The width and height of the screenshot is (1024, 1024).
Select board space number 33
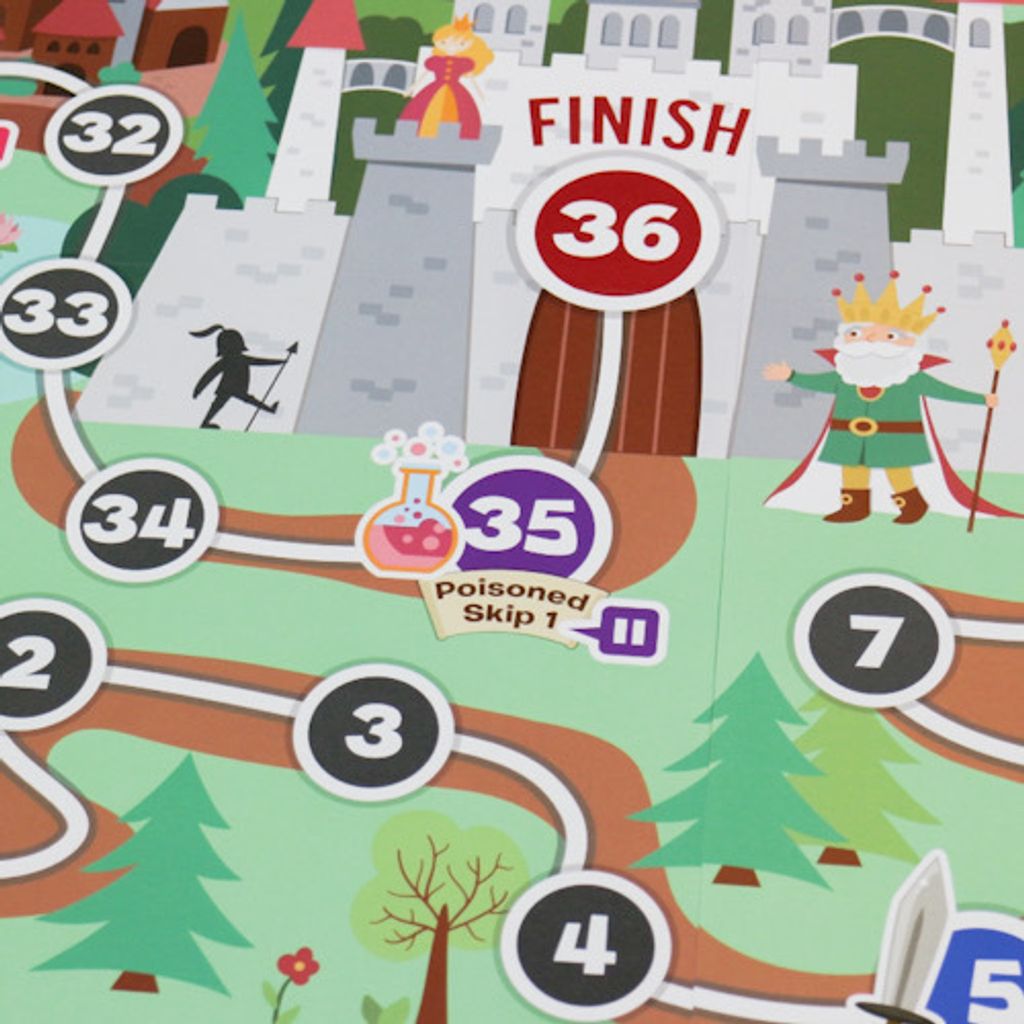pyautogui.click(x=58, y=313)
